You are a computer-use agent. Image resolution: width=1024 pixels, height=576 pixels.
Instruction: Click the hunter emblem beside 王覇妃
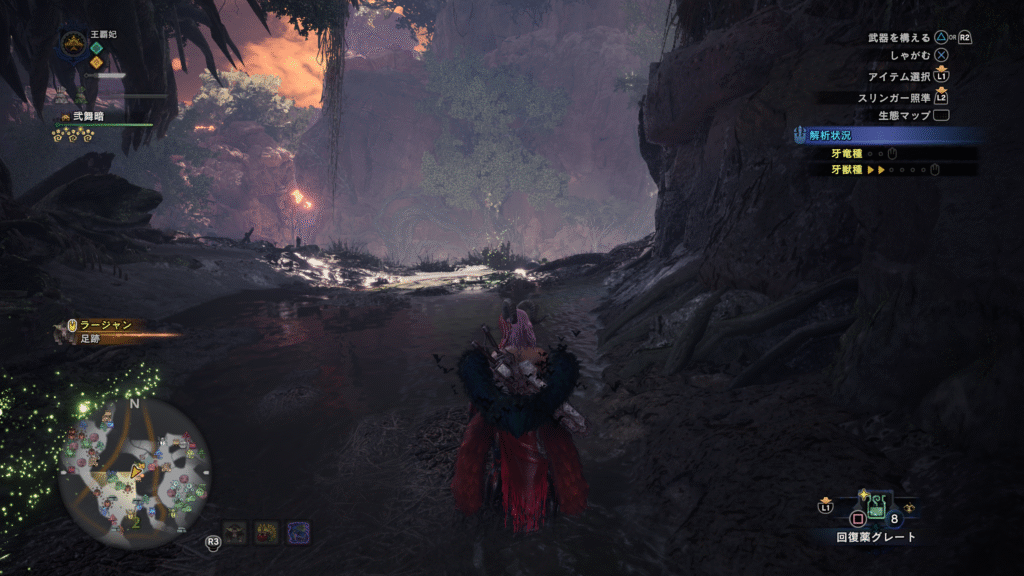coord(73,43)
